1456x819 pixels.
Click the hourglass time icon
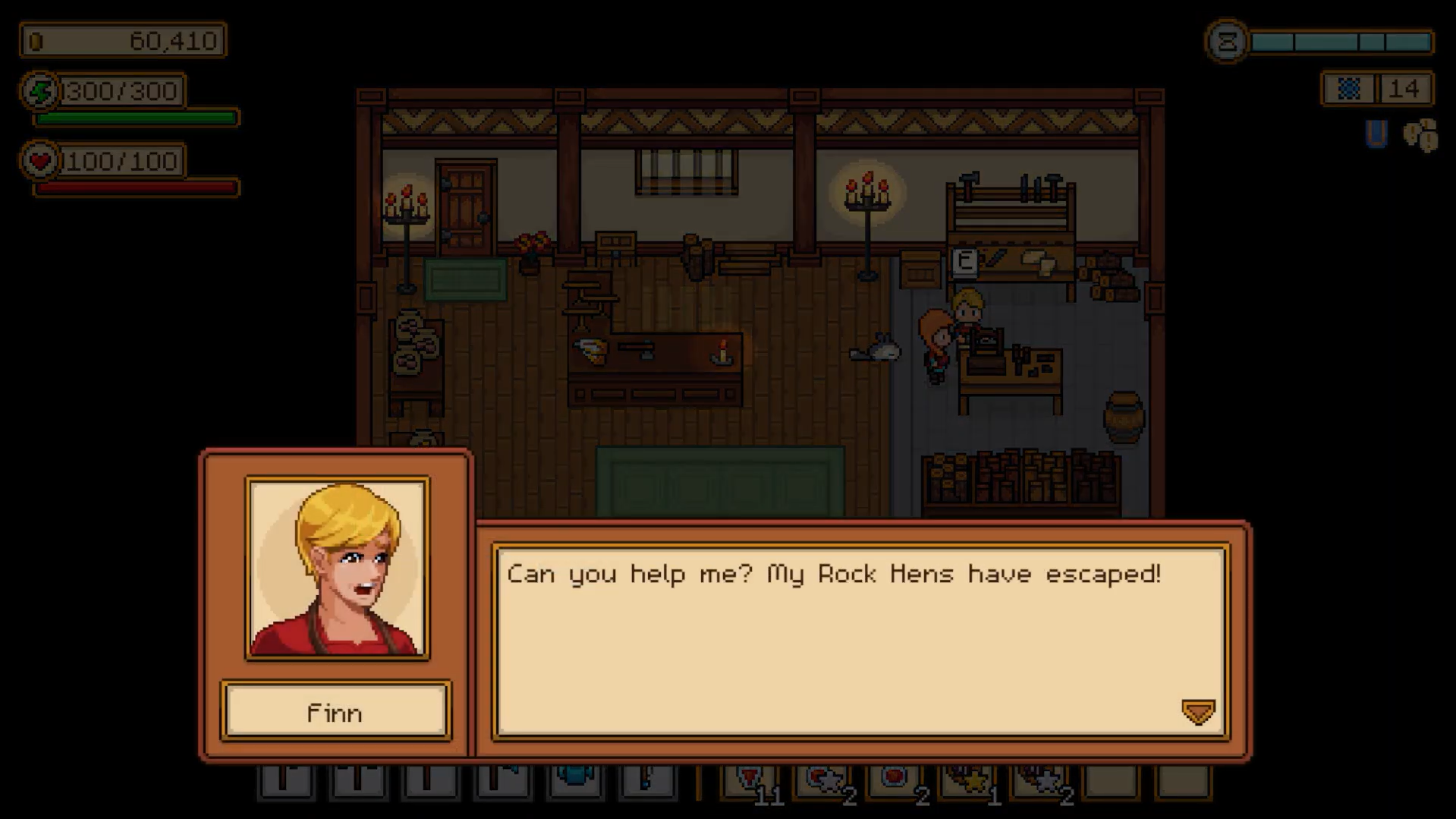(x=1227, y=42)
